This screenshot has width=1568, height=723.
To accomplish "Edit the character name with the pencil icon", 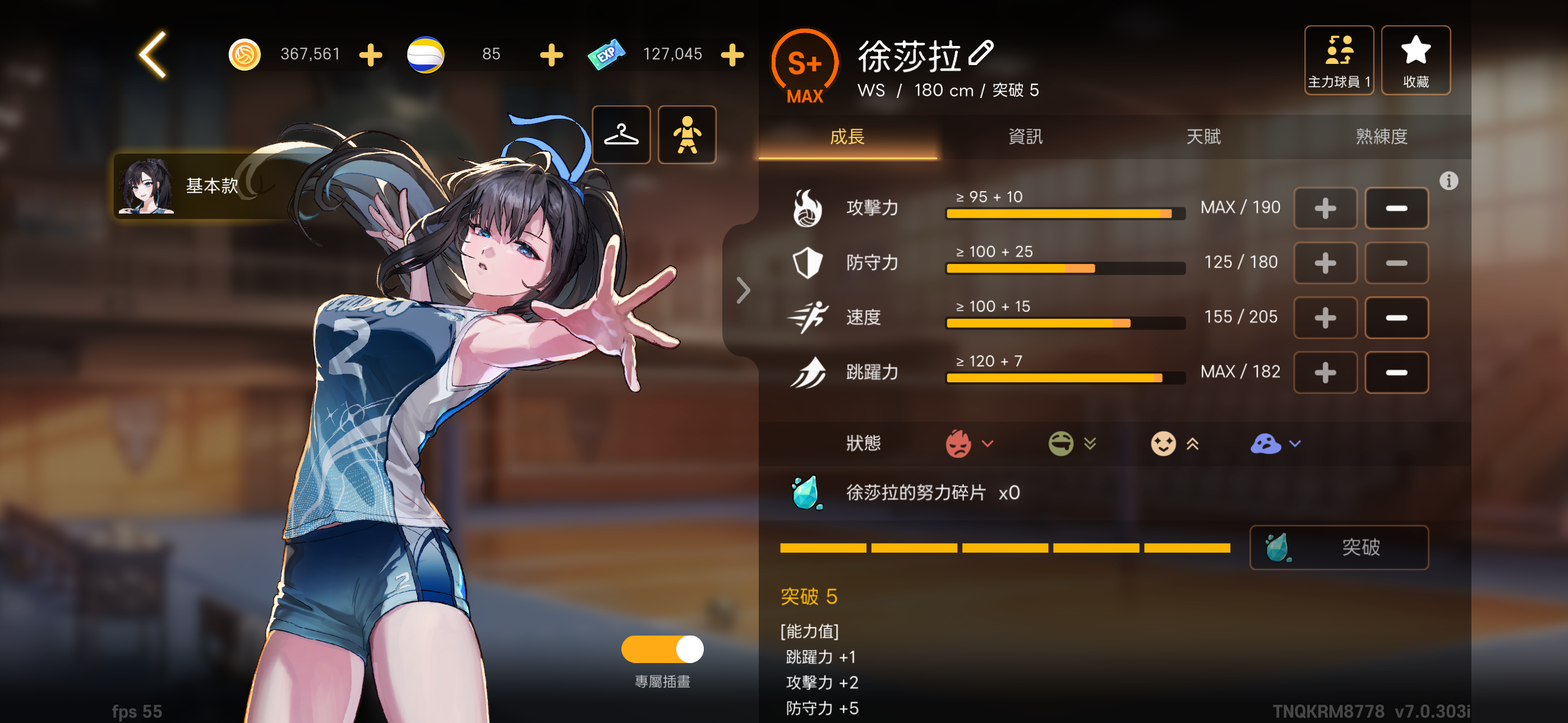I will (981, 54).
